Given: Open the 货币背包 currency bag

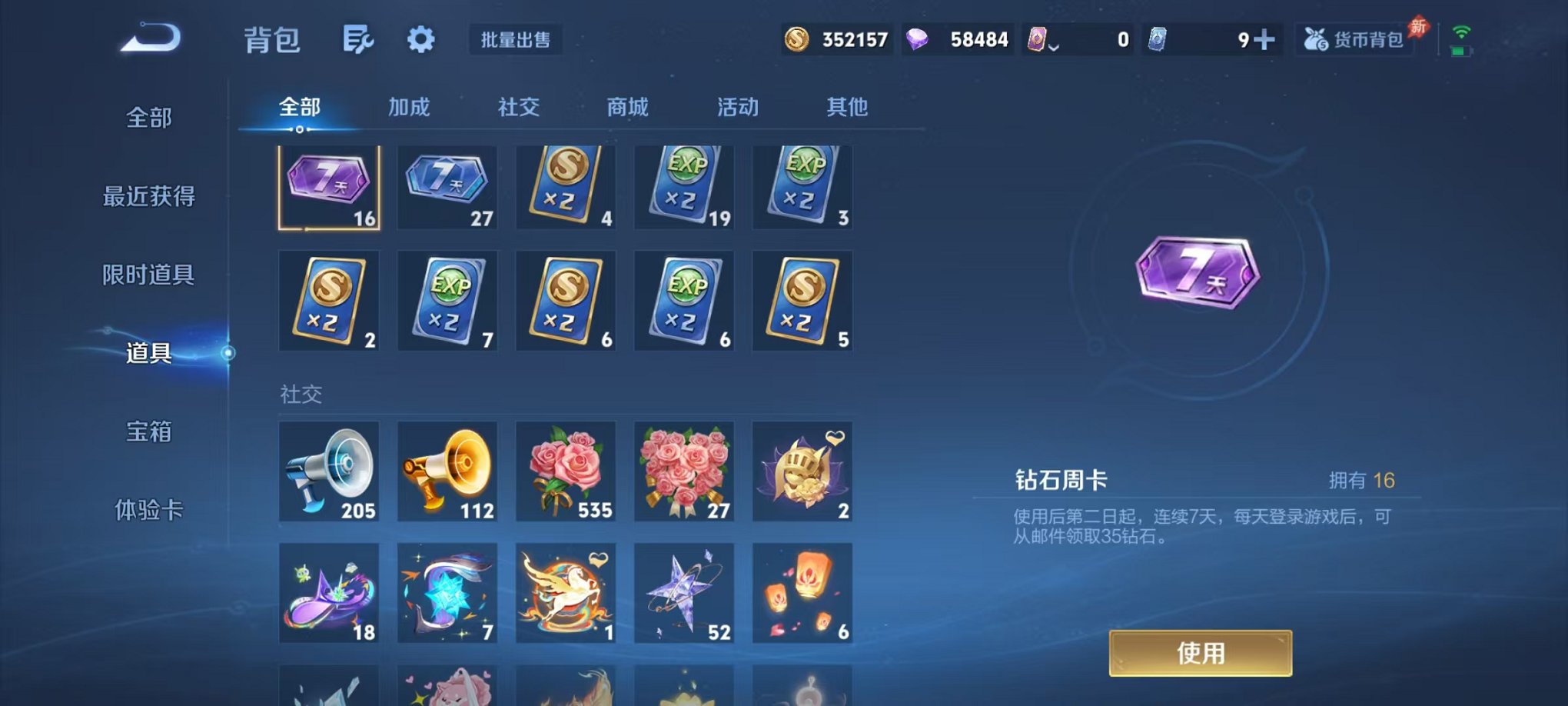Looking at the screenshot, I should pyautogui.click(x=1355, y=40).
